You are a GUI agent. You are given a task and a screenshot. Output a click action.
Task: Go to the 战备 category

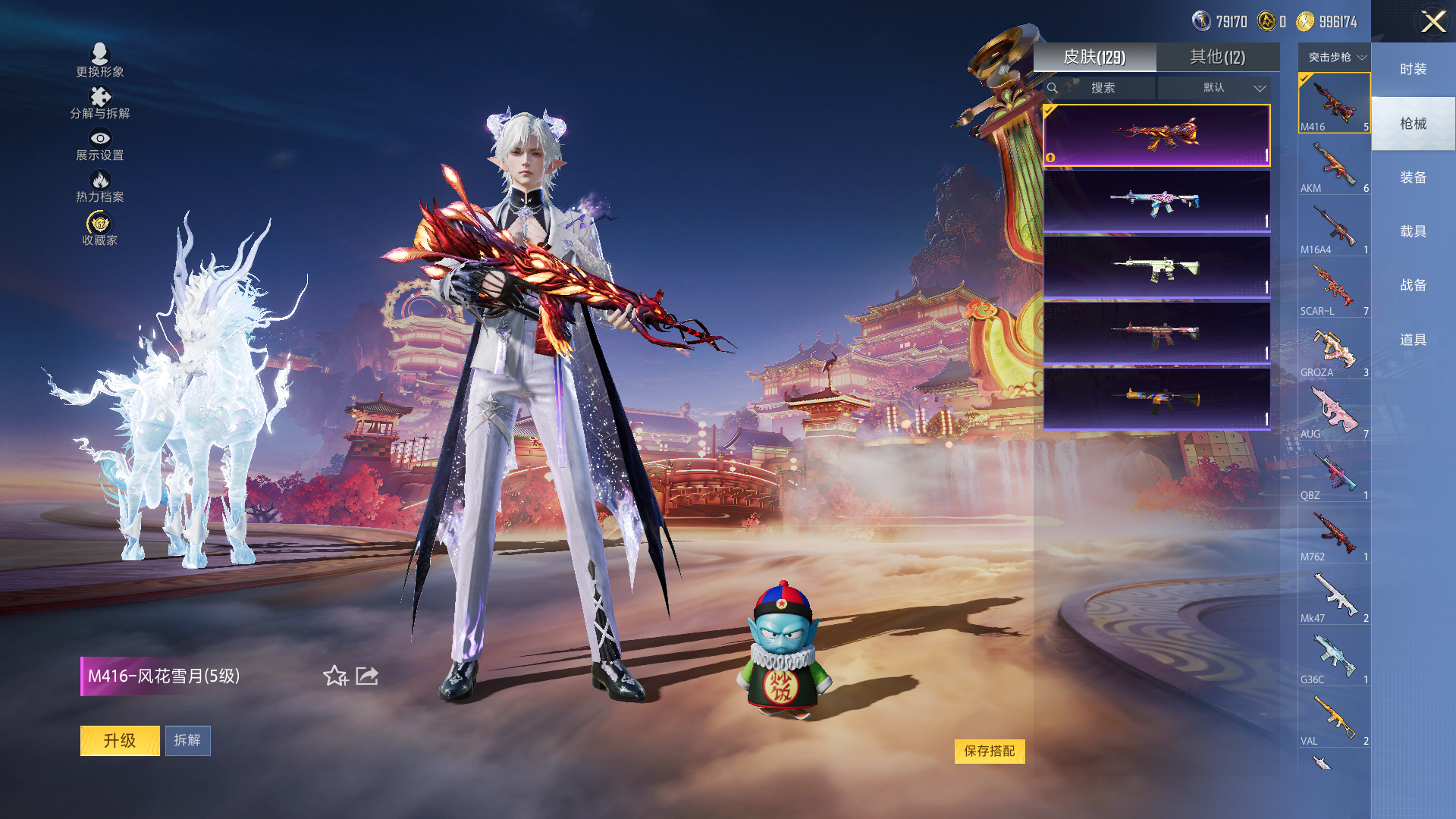1413,285
